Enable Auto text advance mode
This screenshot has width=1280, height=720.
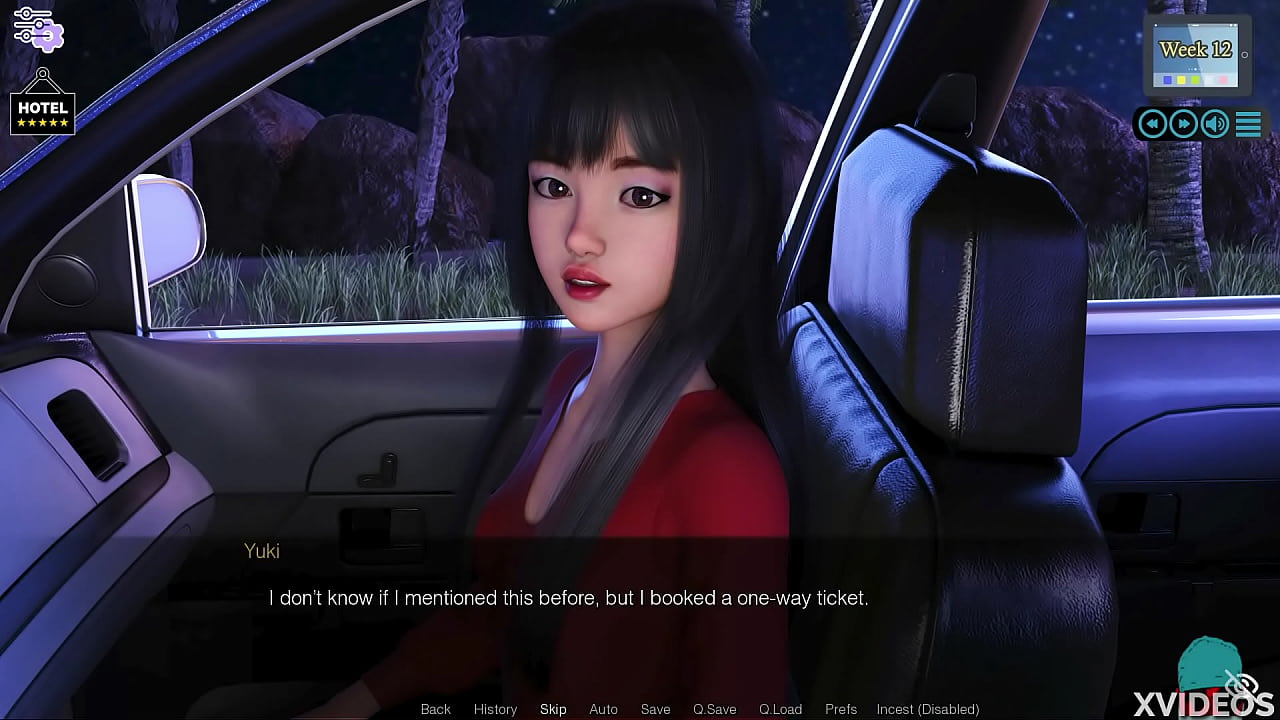click(603, 709)
